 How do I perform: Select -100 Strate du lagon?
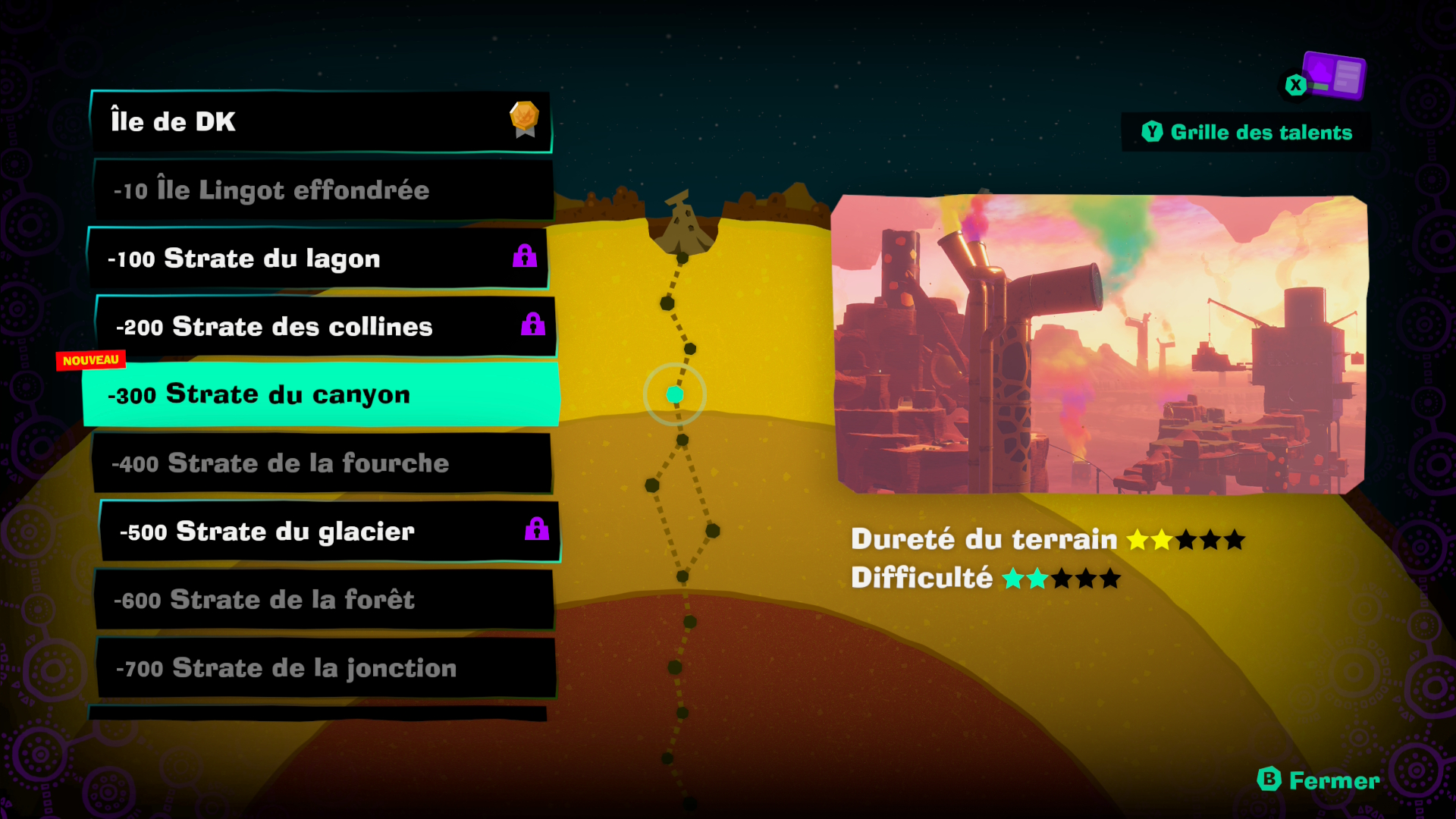318,259
